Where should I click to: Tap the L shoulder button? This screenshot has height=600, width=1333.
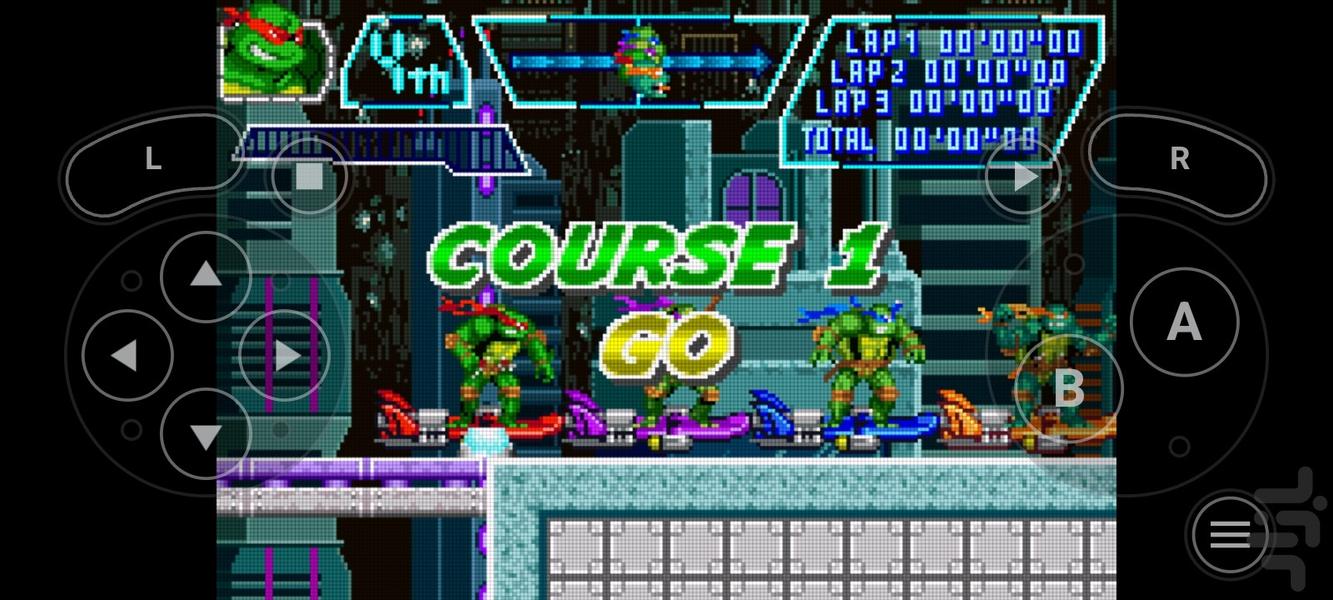(152, 160)
